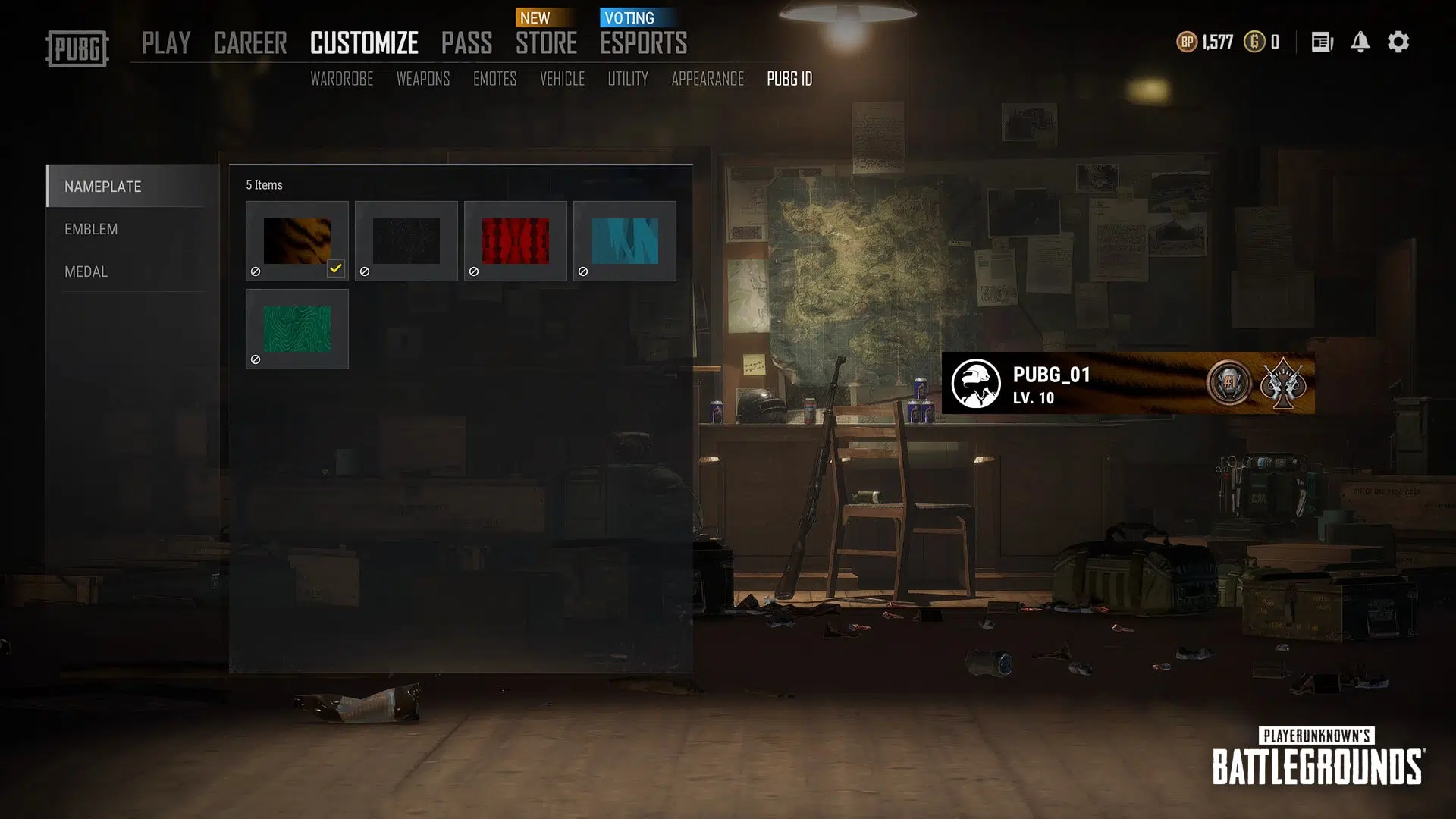The height and width of the screenshot is (819, 1456).
Task: Switch to the EMBLEM category
Action: tap(91, 229)
